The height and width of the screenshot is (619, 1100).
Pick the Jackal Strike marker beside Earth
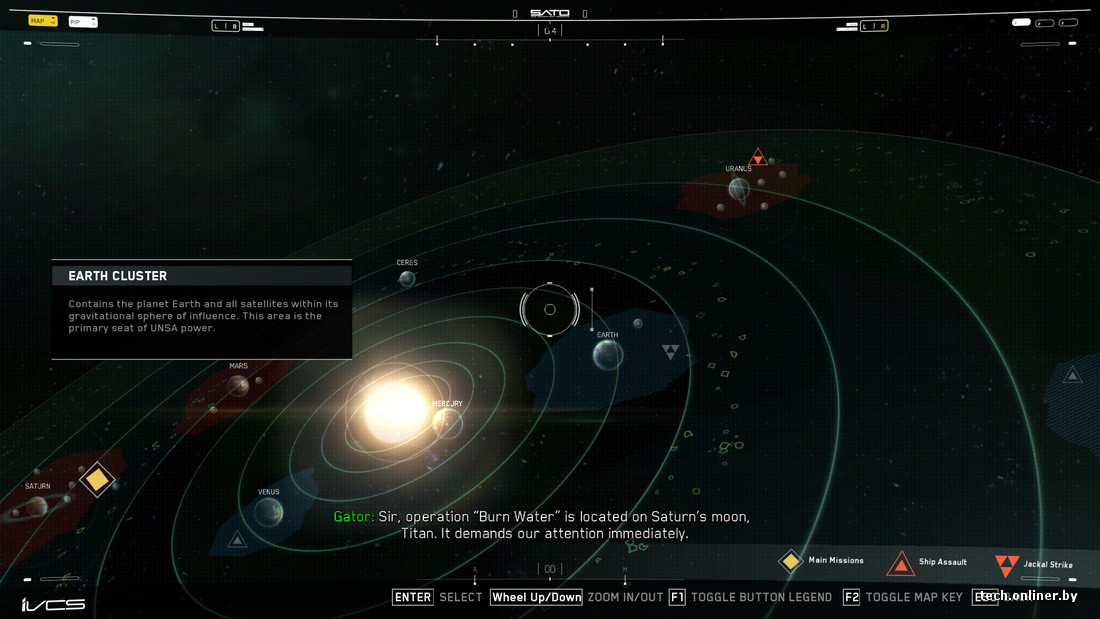pos(670,352)
